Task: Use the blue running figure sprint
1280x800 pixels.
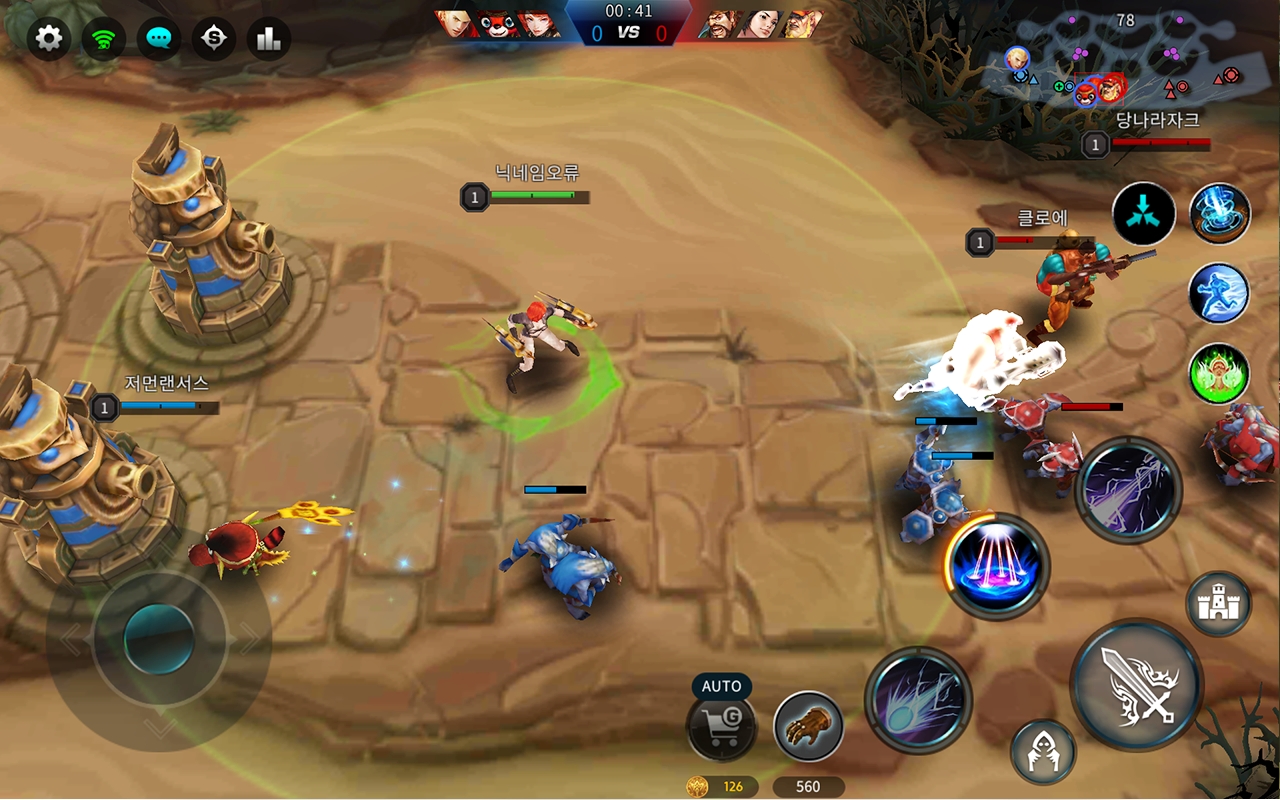Action: (1219, 293)
